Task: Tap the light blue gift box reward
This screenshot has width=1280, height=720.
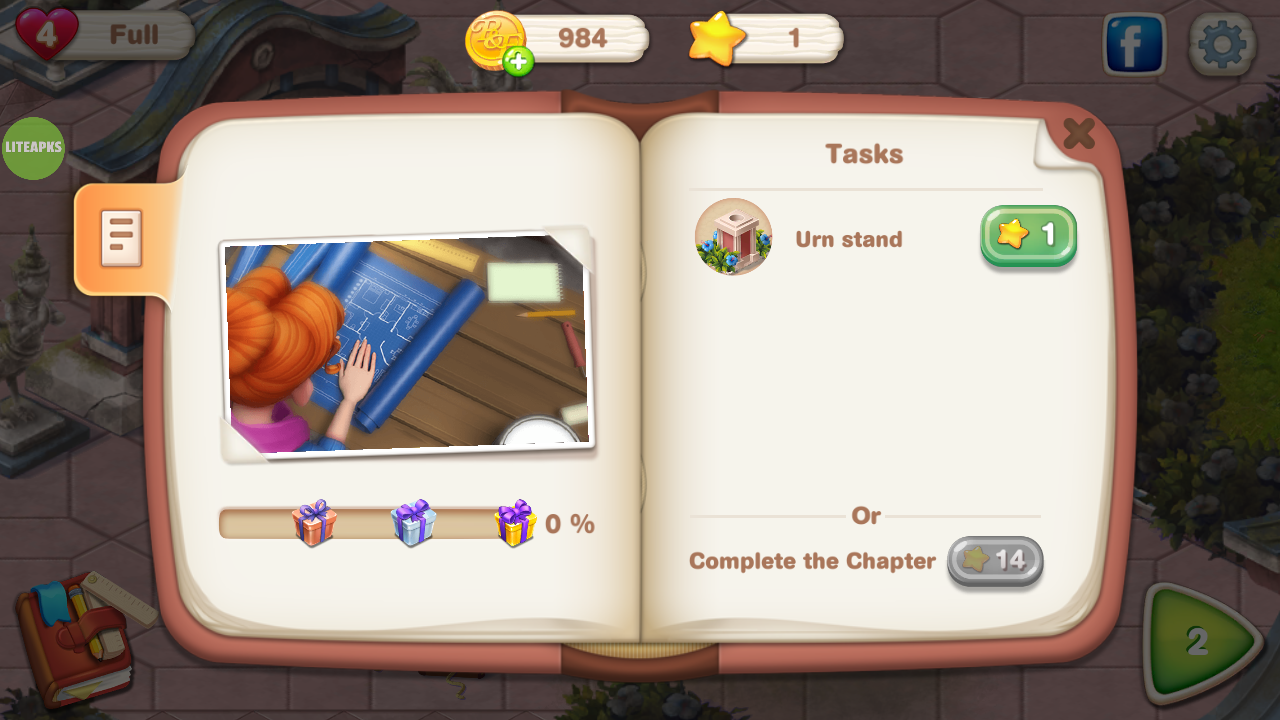Action: click(x=414, y=522)
